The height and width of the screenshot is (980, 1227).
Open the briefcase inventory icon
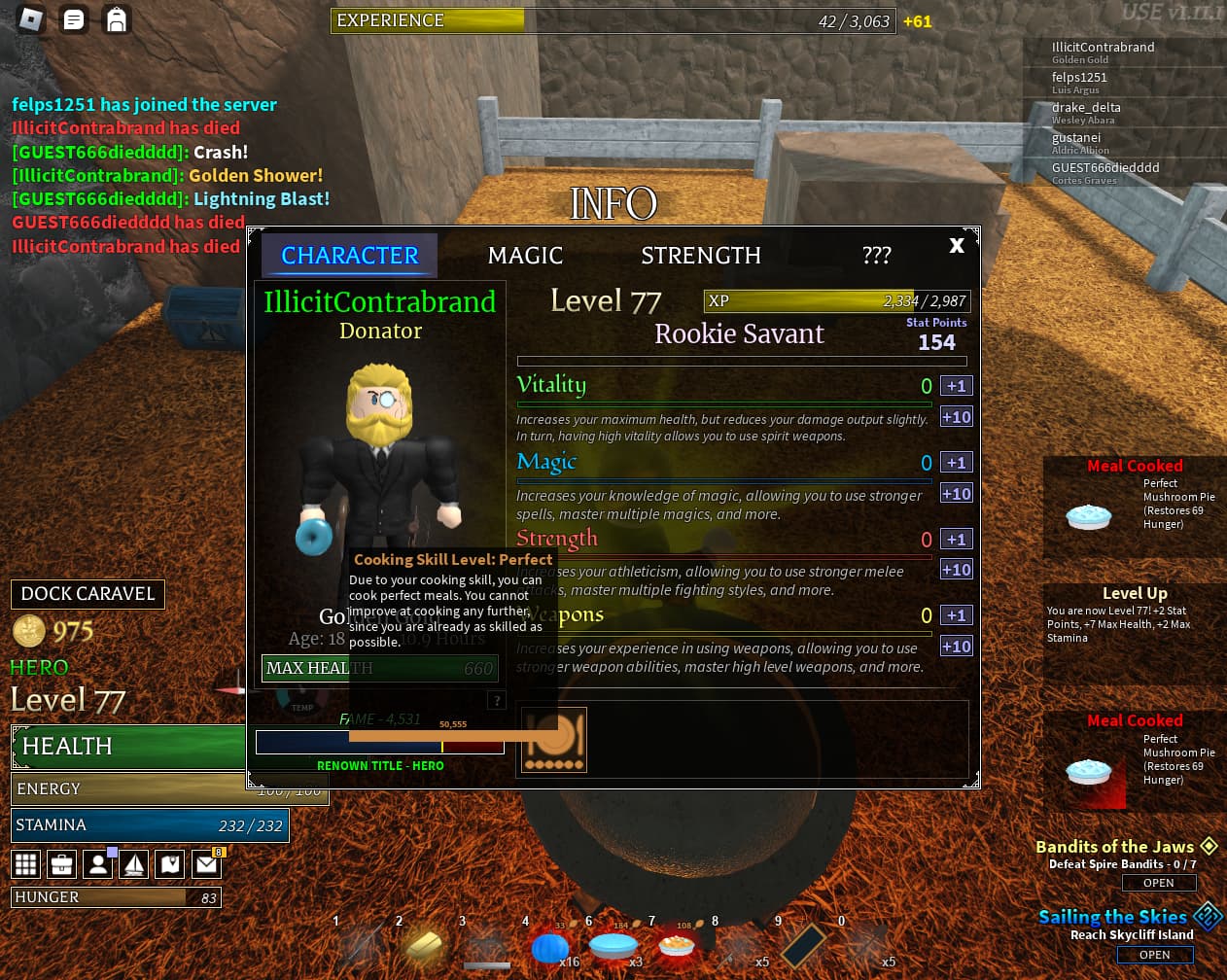click(62, 863)
